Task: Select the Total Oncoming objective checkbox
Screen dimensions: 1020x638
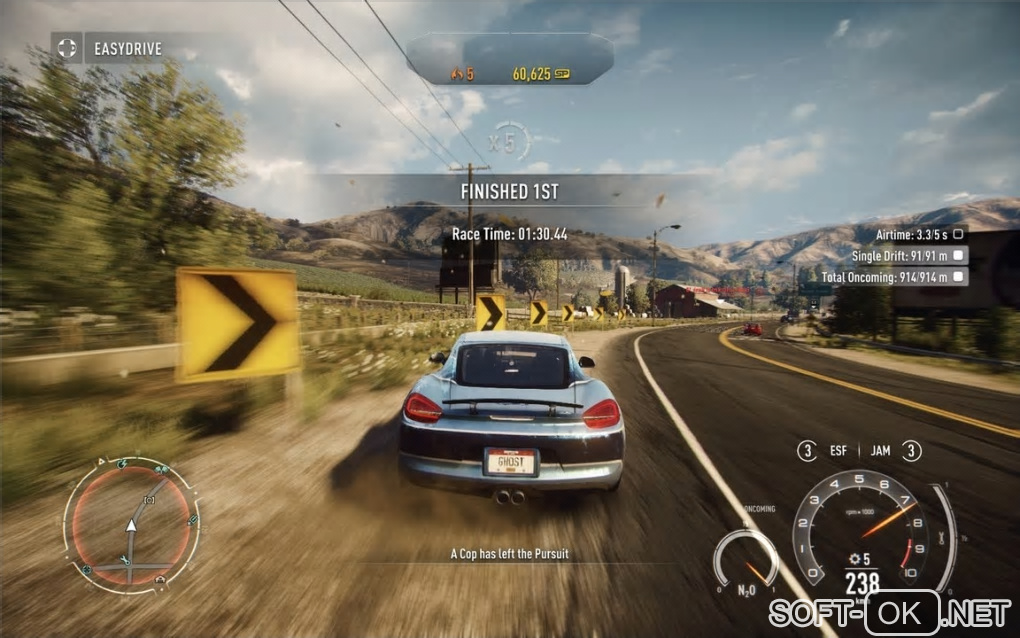Action: pyautogui.click(x=958, y=276)
